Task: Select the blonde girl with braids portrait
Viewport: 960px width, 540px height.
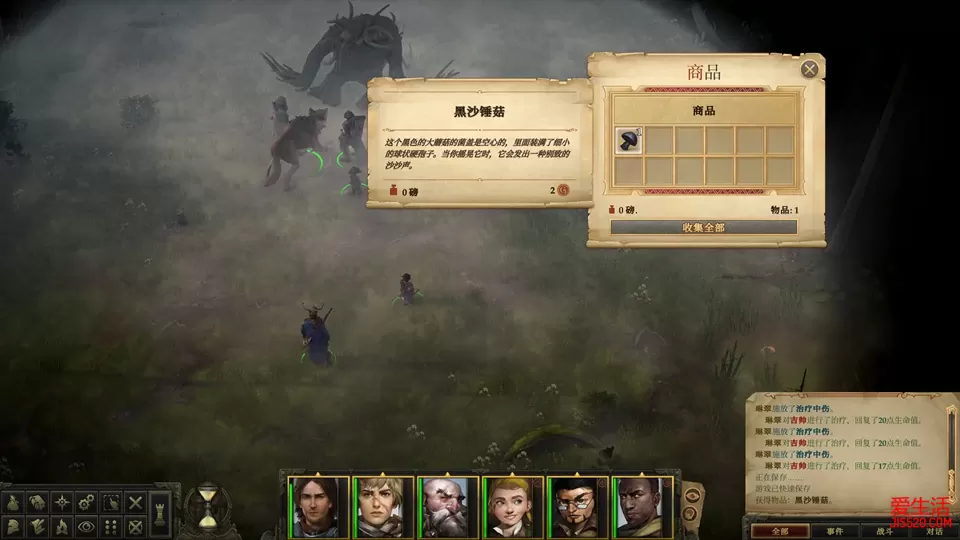Action: [513, 507]
